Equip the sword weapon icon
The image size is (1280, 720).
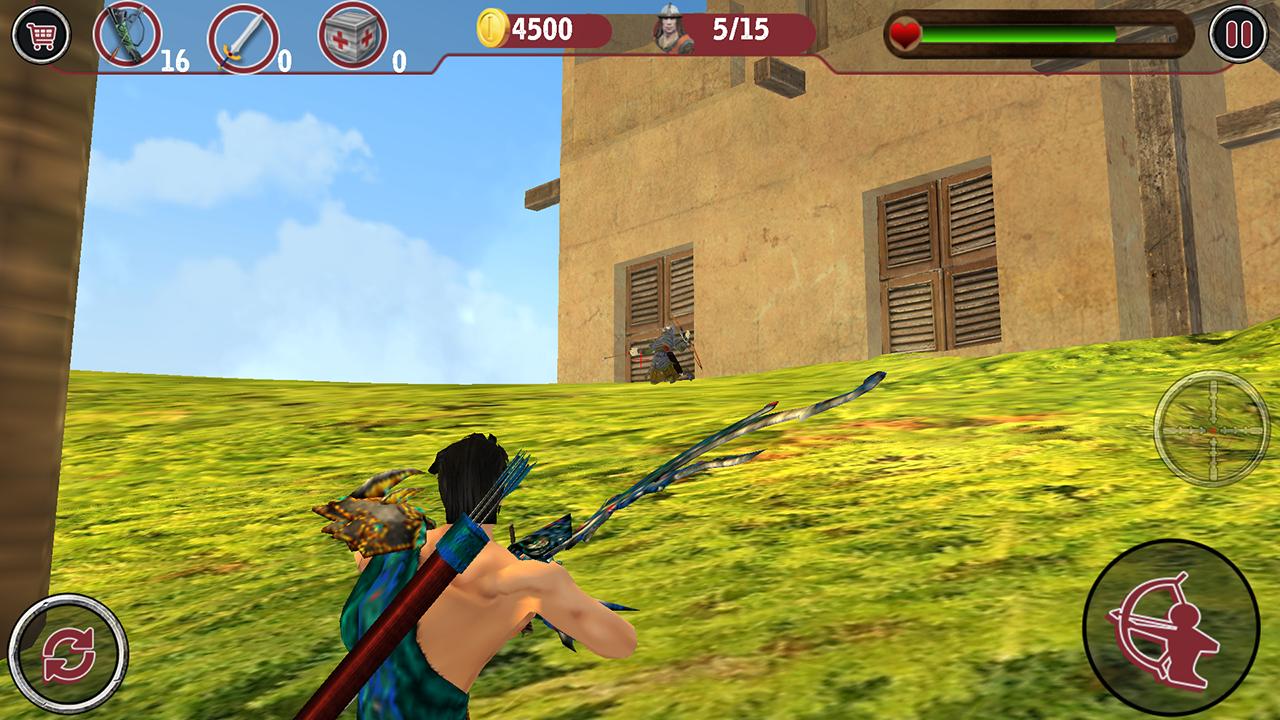coord(243,35)
